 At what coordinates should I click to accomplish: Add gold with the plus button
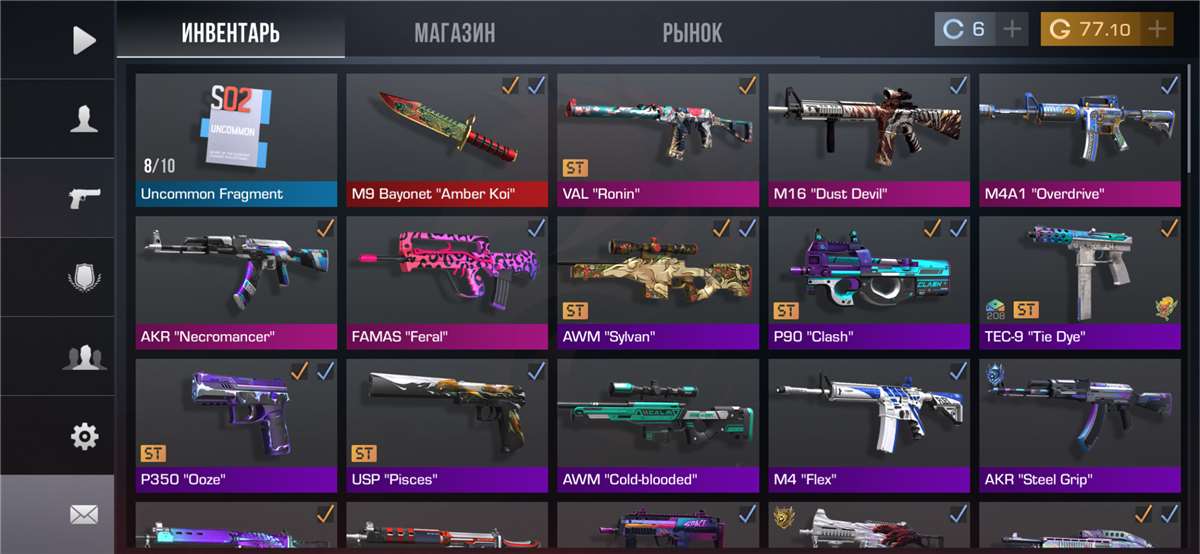[1157, 29]
